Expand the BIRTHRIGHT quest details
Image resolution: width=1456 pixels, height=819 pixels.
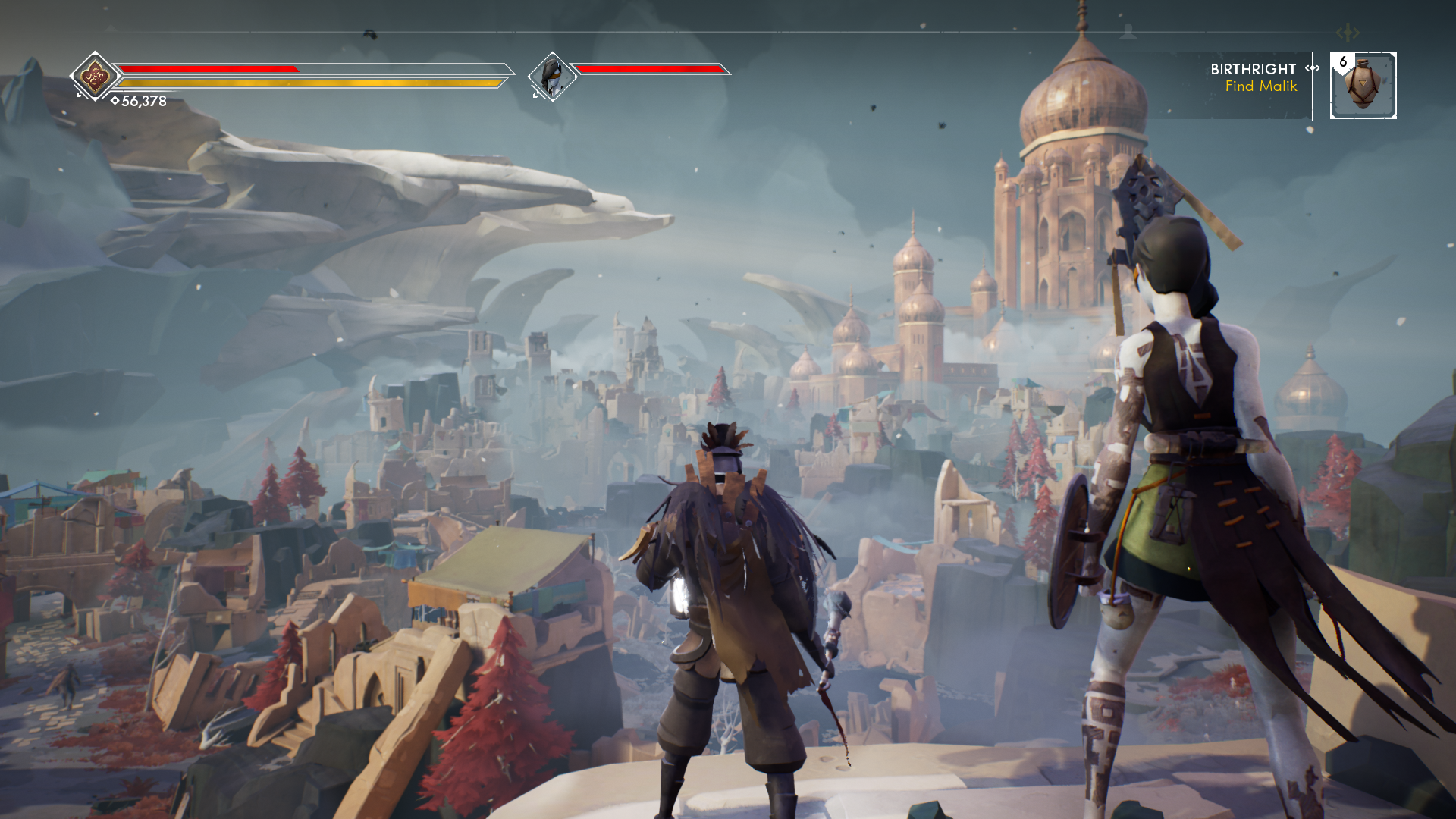pyautogui.click(x=1253, y=69)
